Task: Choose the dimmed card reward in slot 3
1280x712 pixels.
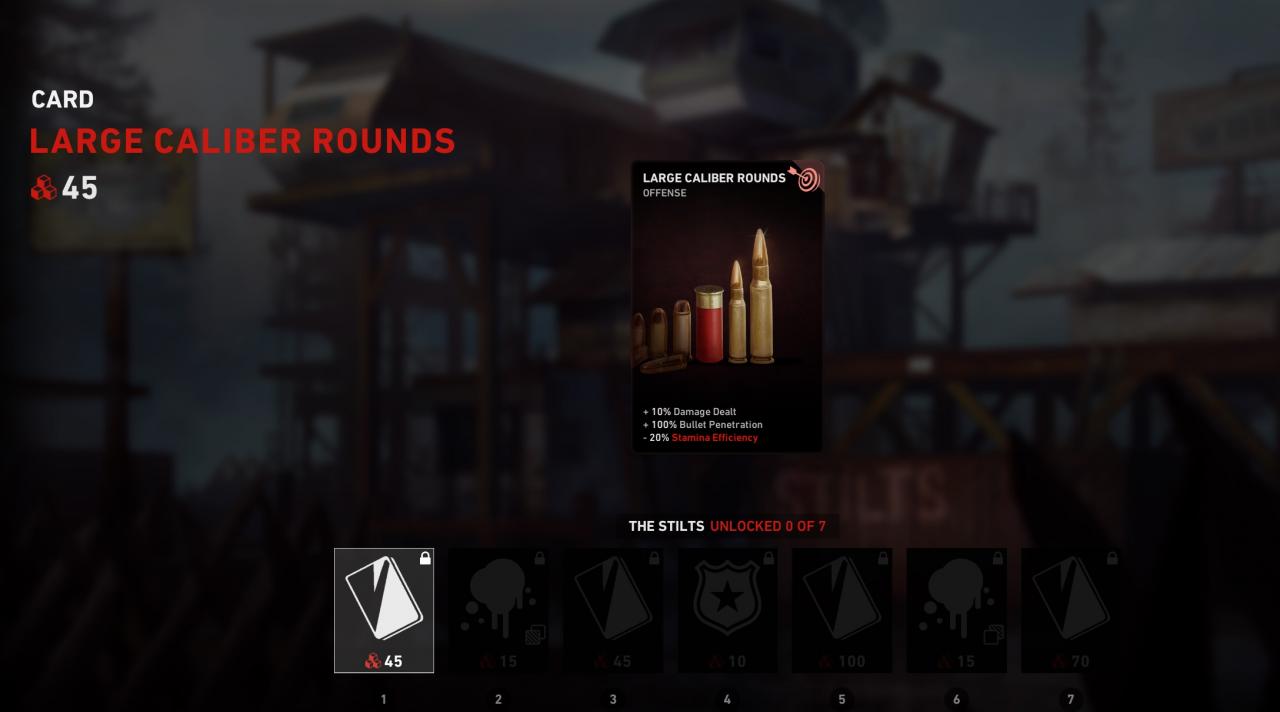Action: click(x=613, y=610)
